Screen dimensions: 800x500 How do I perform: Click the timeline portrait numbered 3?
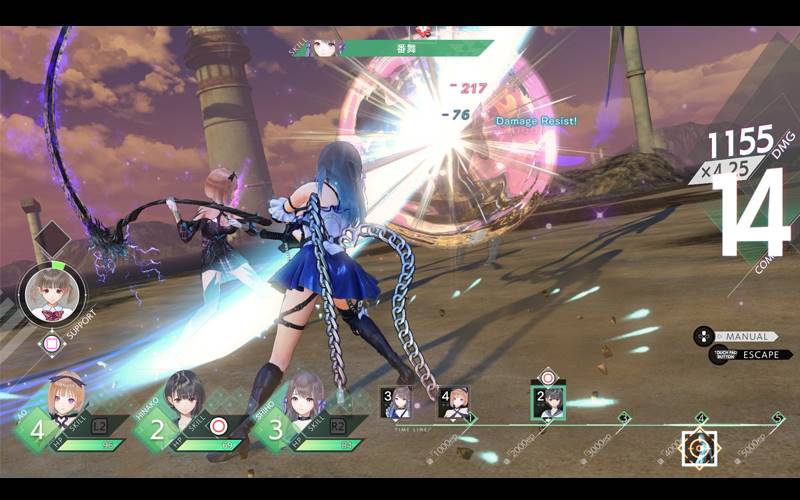[x=395, y=402]
